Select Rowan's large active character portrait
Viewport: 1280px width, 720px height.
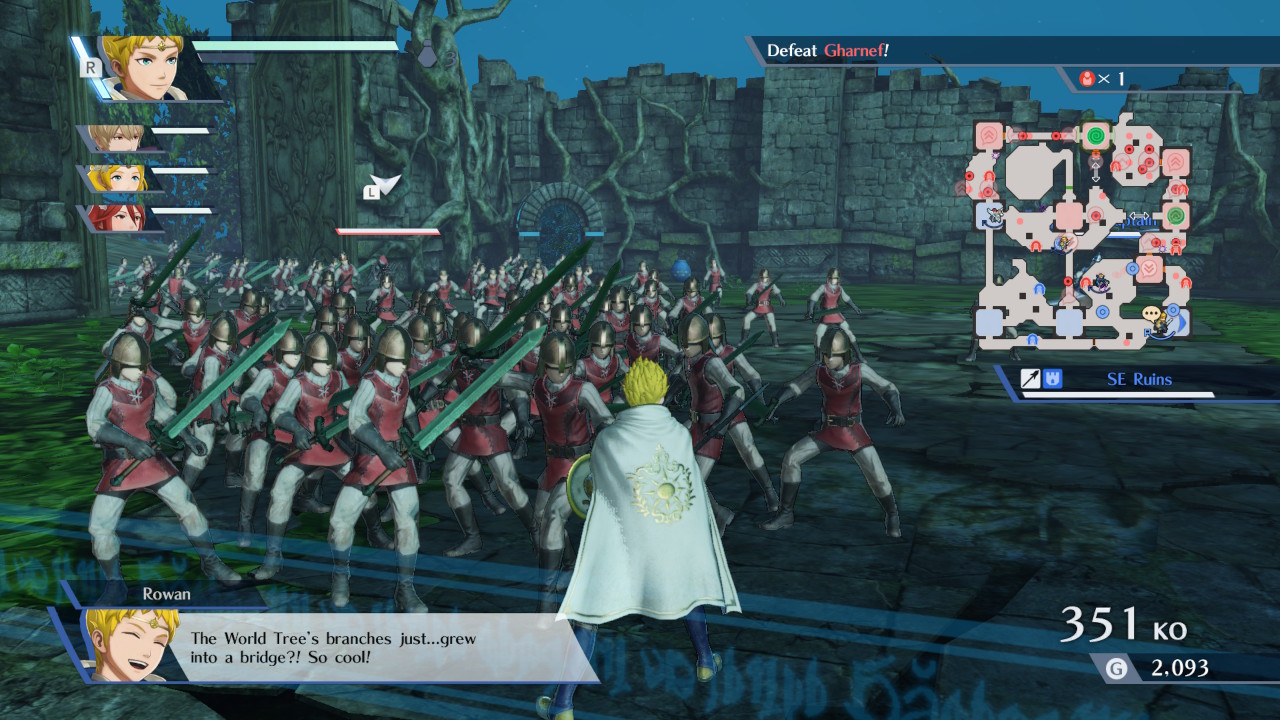tap(150, 68)
